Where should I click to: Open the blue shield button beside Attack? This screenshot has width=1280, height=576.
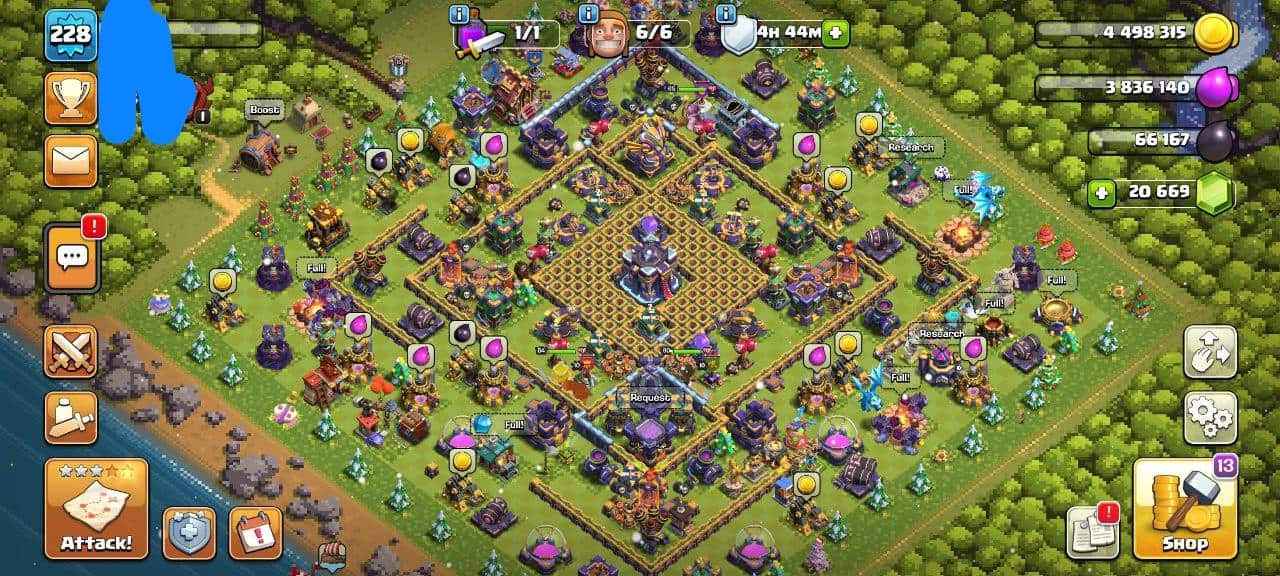pyautogui.click(x=189, y=532)
